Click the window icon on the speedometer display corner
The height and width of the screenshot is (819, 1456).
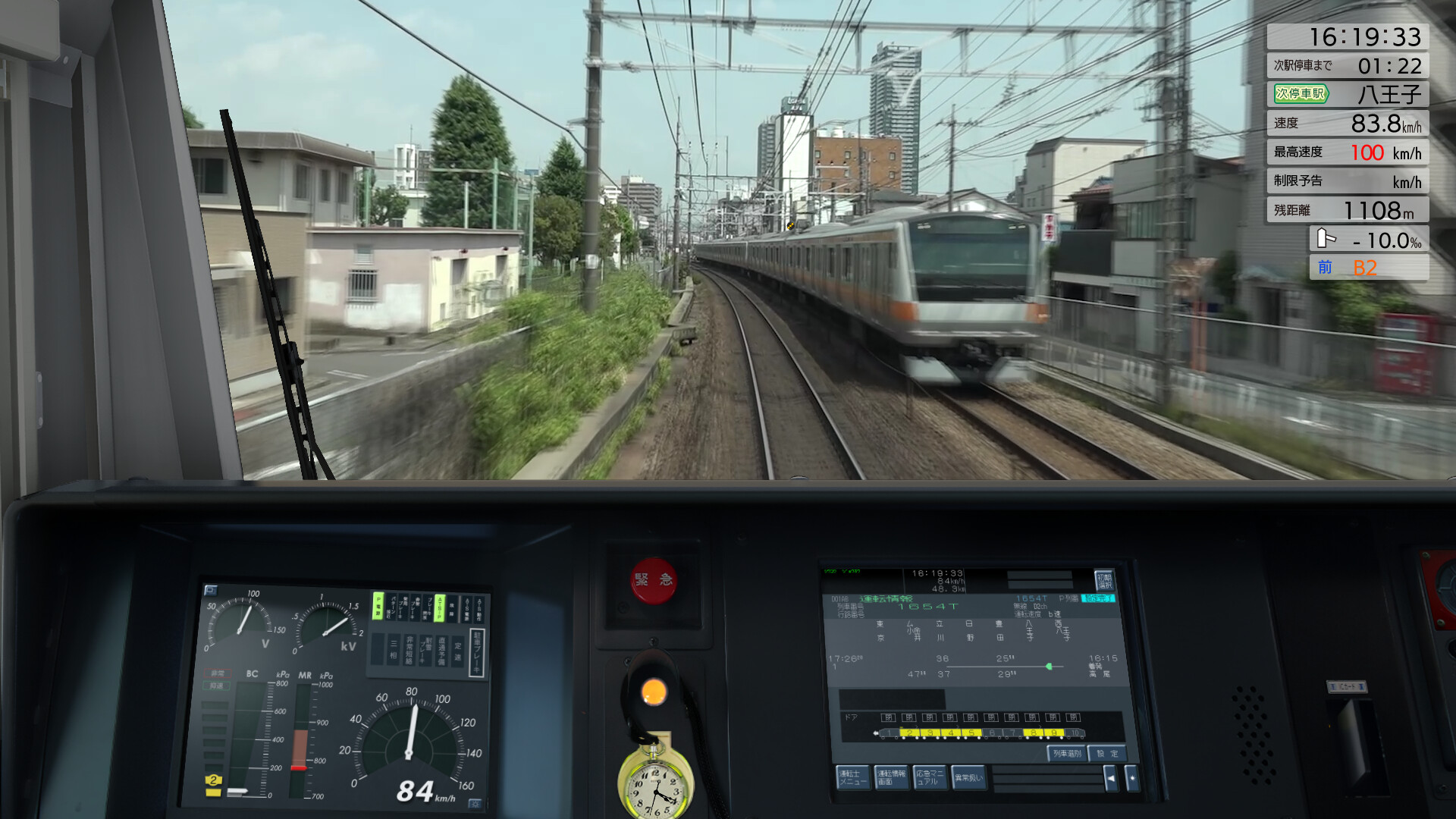tap(210, 590)
